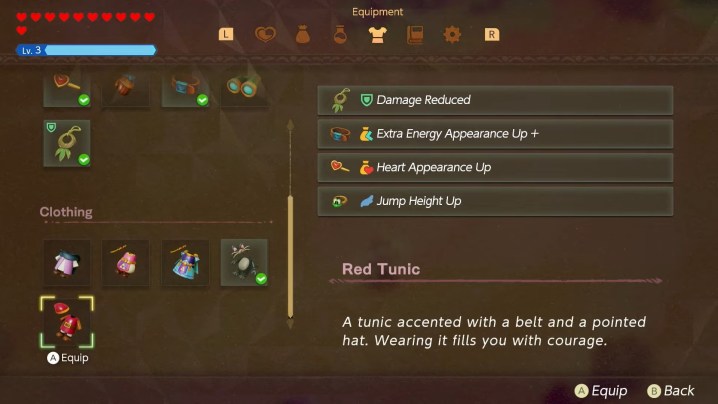Pick the pink dress with yellow sash
Screen dimensions: 718x404
[x=126, y=263]
